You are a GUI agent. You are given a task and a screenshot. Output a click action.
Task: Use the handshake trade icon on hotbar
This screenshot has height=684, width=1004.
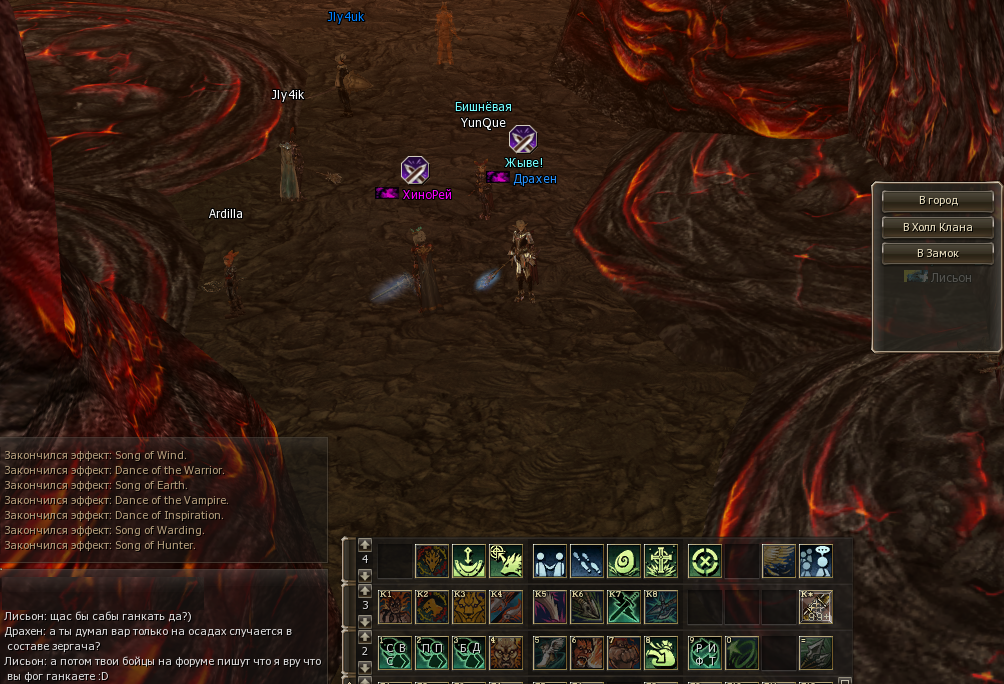coord(550,561)
